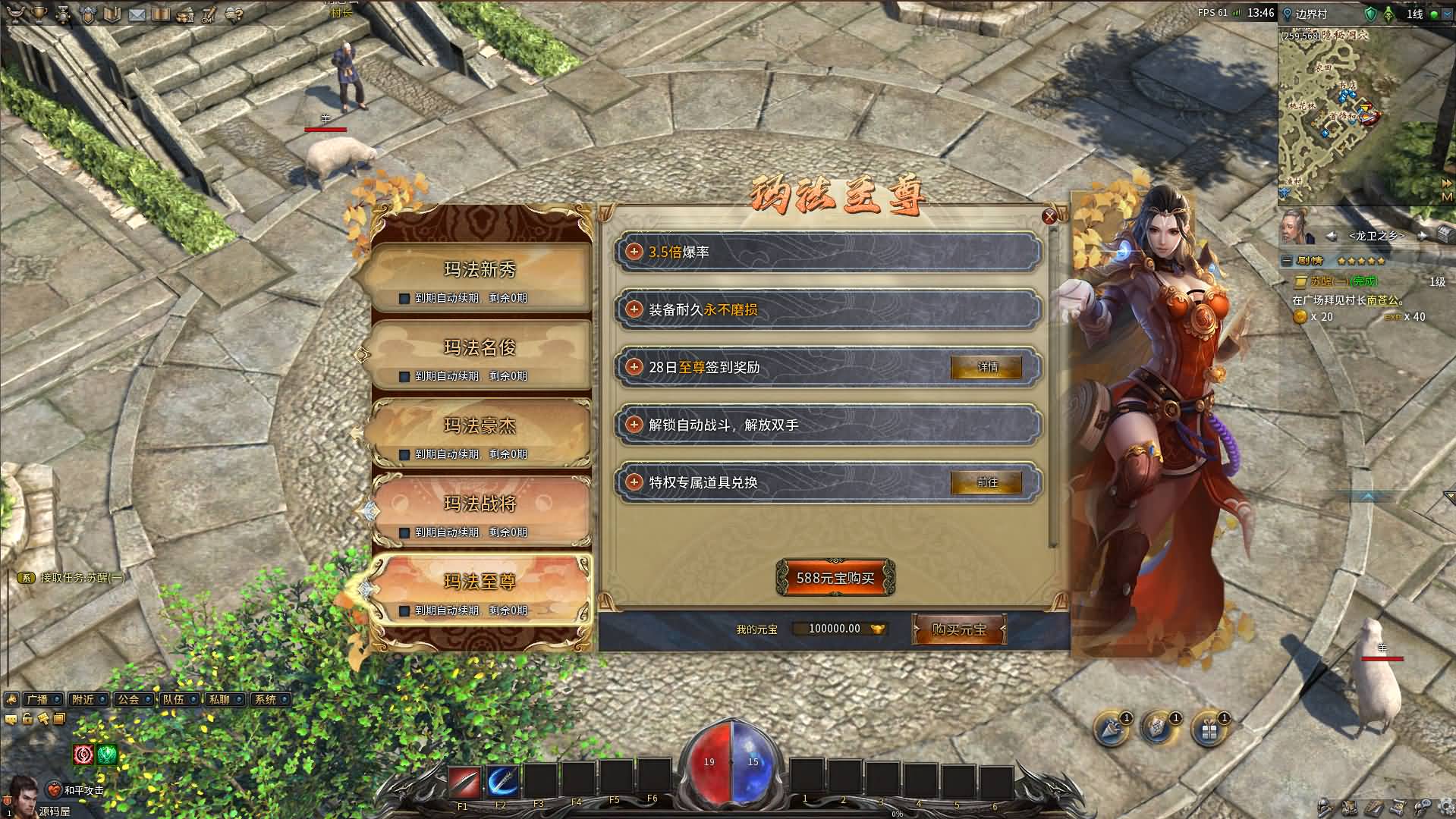Expand the 3.5倍爆率 benefit row

[634, 251]
